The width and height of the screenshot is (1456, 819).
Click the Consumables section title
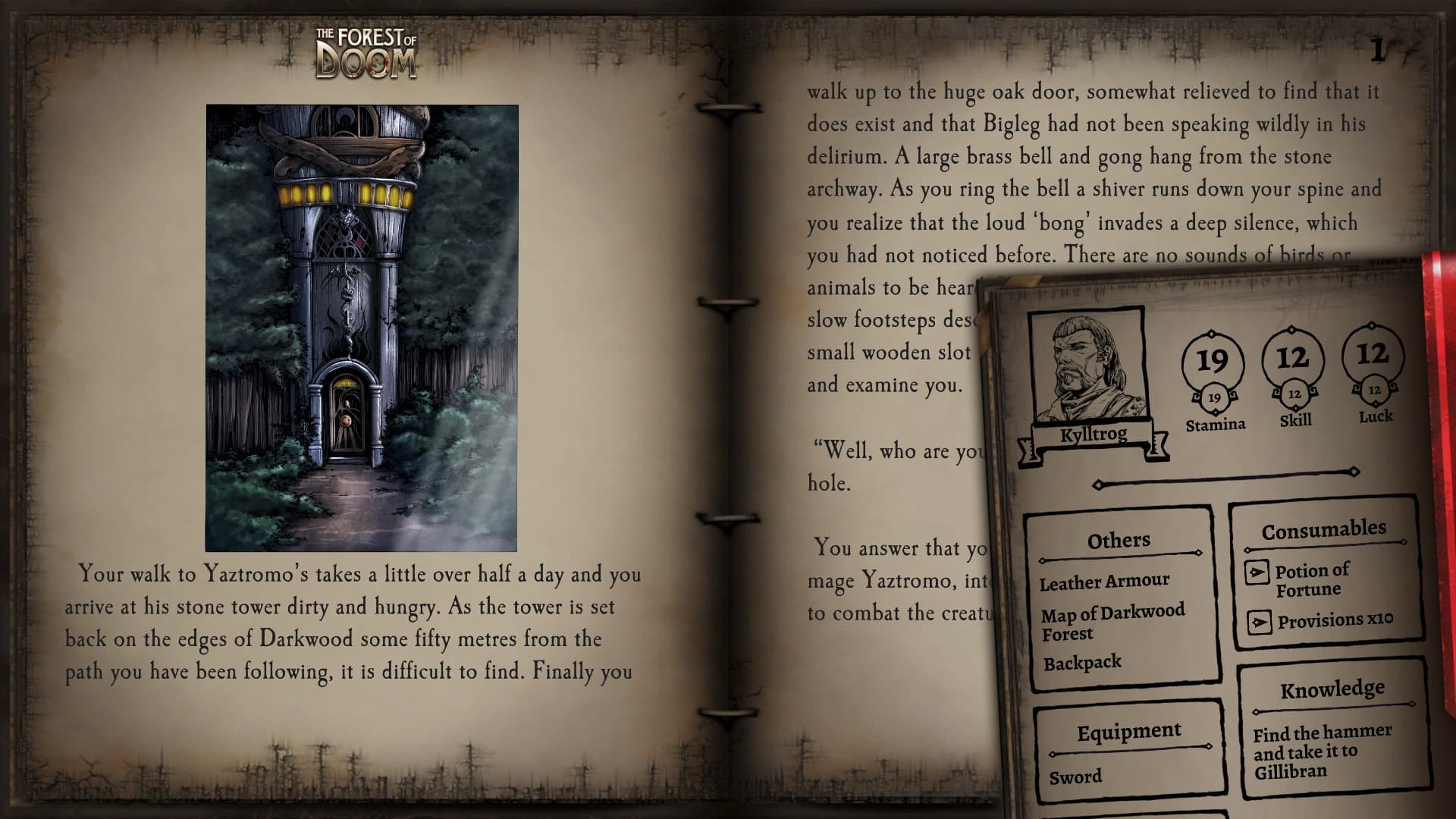[1326, 529]
